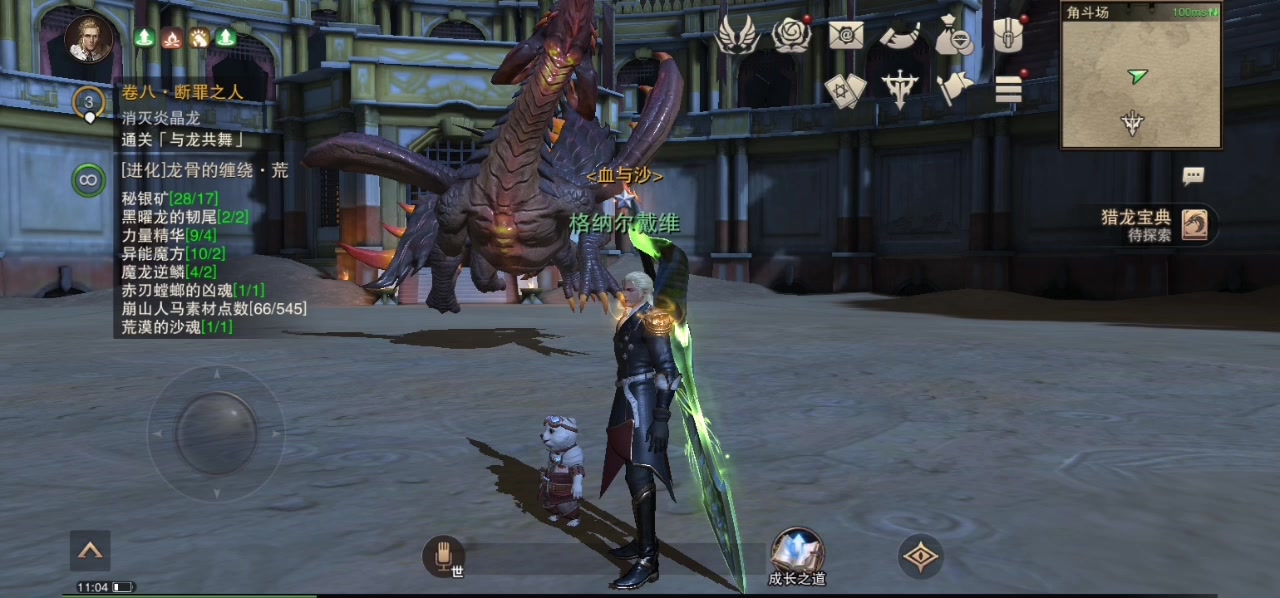Open the tarot cards icon
Screen dimensions: 1280x598
pyautogui.click(x=845, y=90)
